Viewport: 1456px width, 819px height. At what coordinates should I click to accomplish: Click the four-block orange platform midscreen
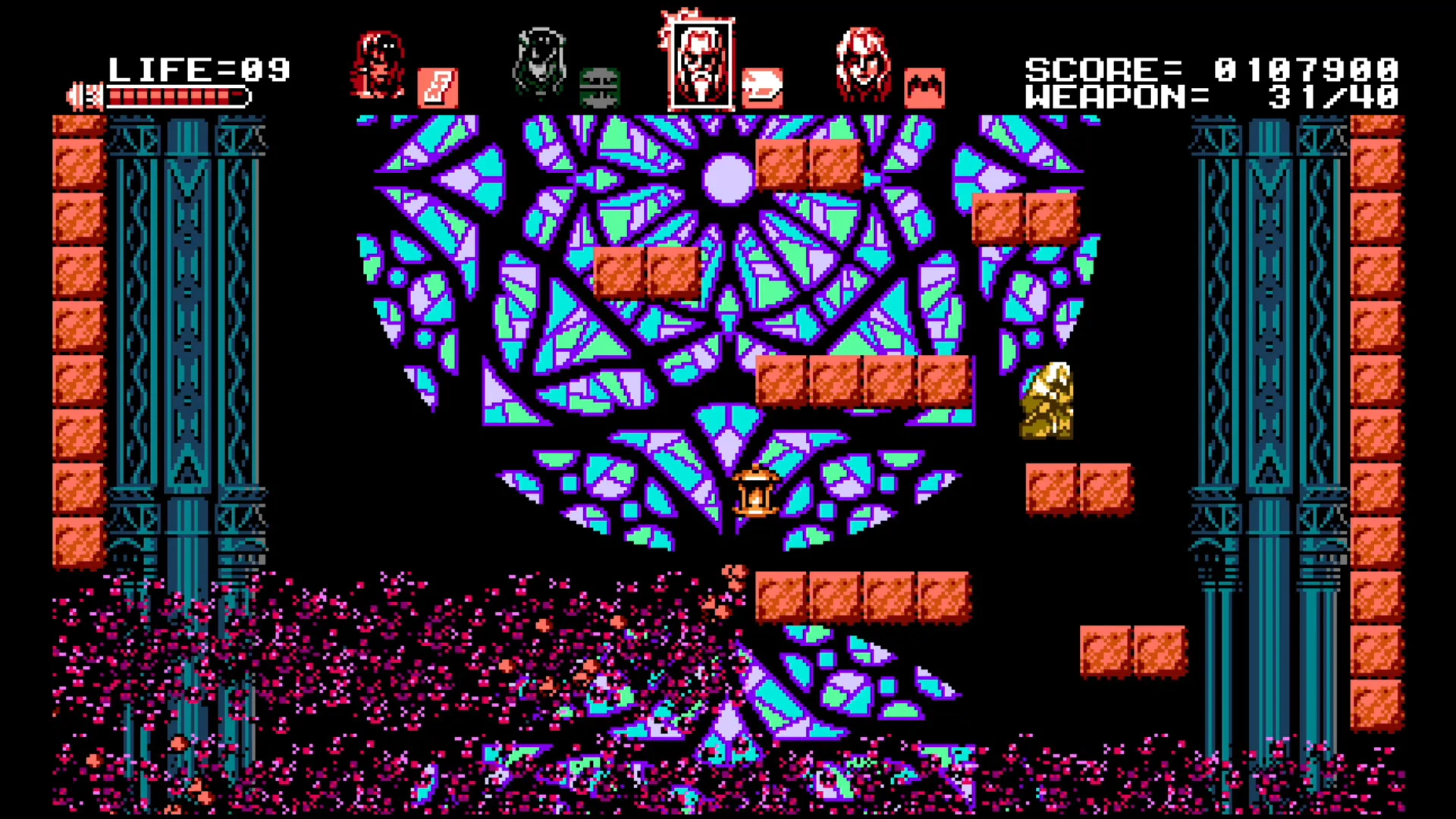click(864, 379)
